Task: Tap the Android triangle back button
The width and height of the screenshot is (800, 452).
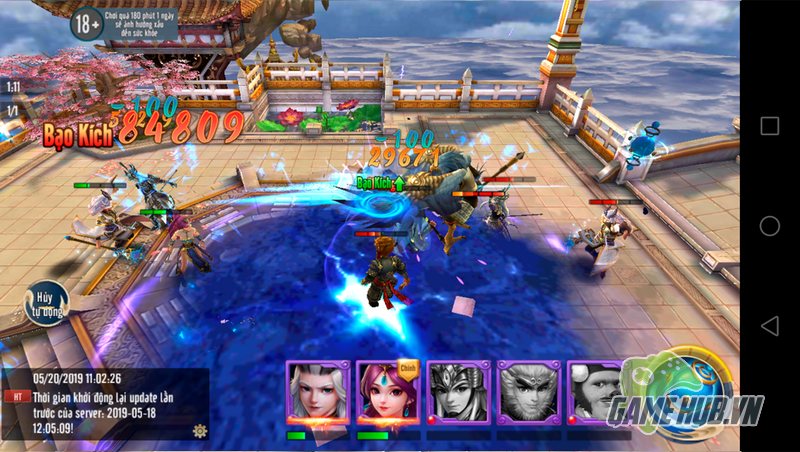Action: tap(769, 326)
